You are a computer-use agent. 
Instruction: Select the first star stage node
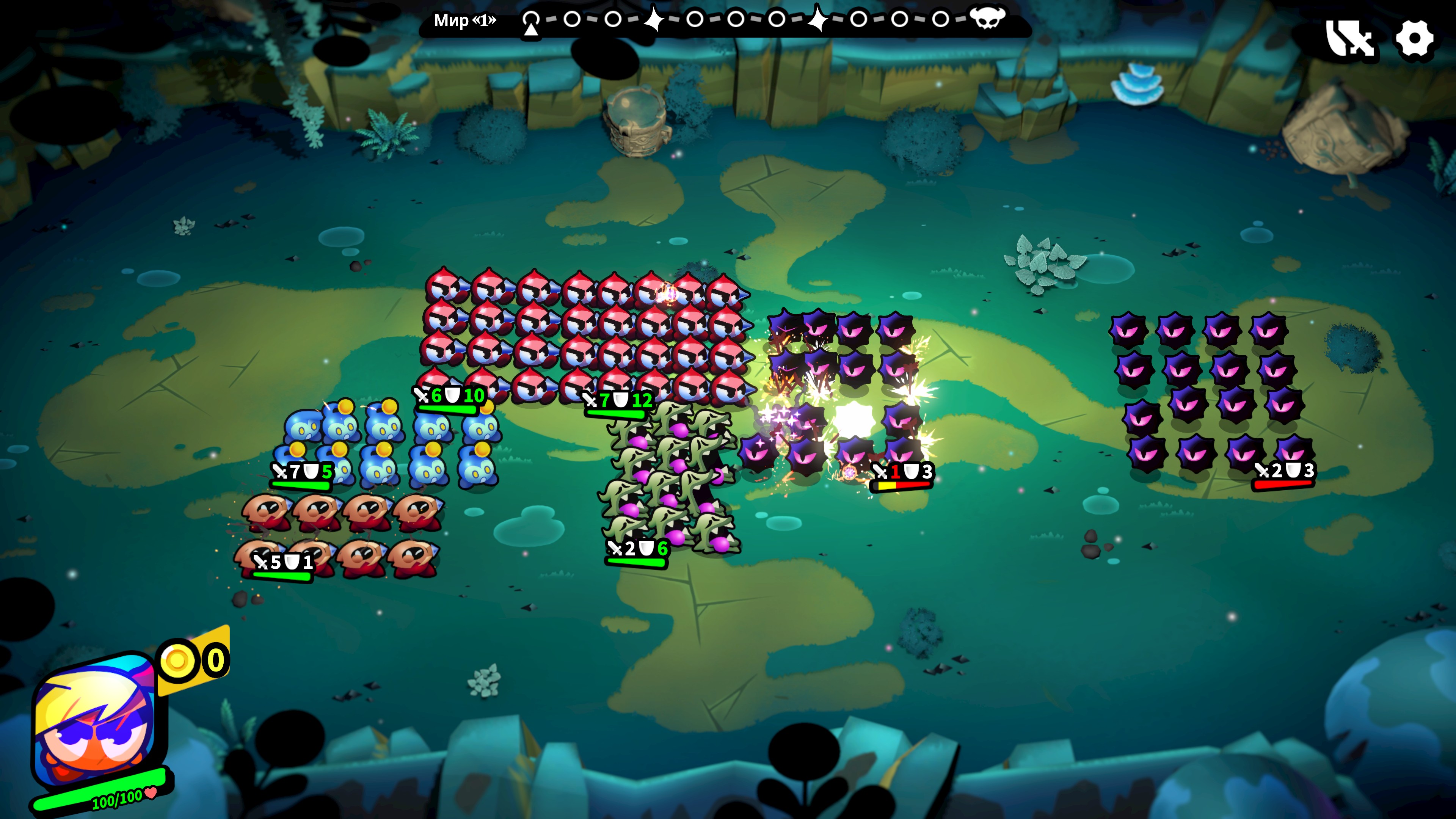coord(654,19)
